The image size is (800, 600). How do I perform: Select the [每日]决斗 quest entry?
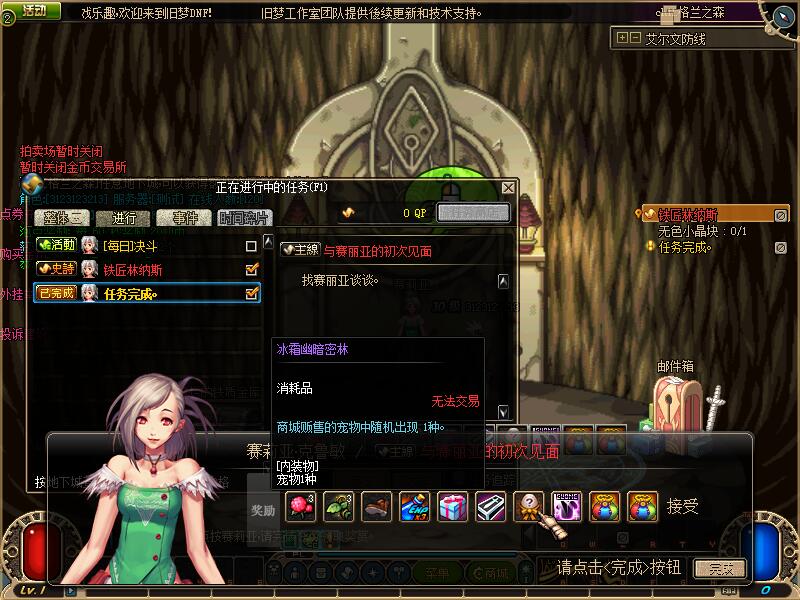point(140,245)
